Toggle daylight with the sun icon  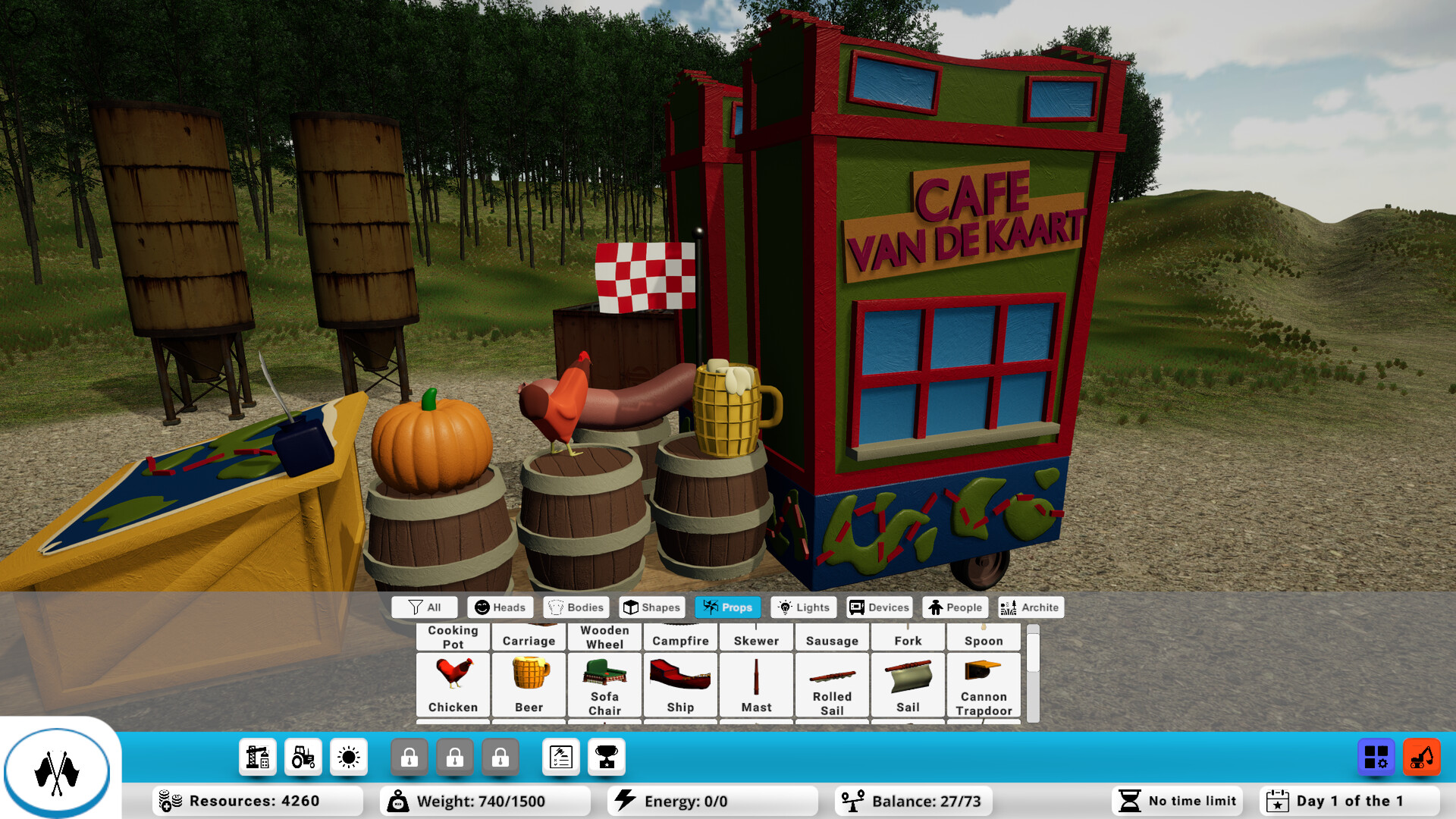click(x=348, y=756)
